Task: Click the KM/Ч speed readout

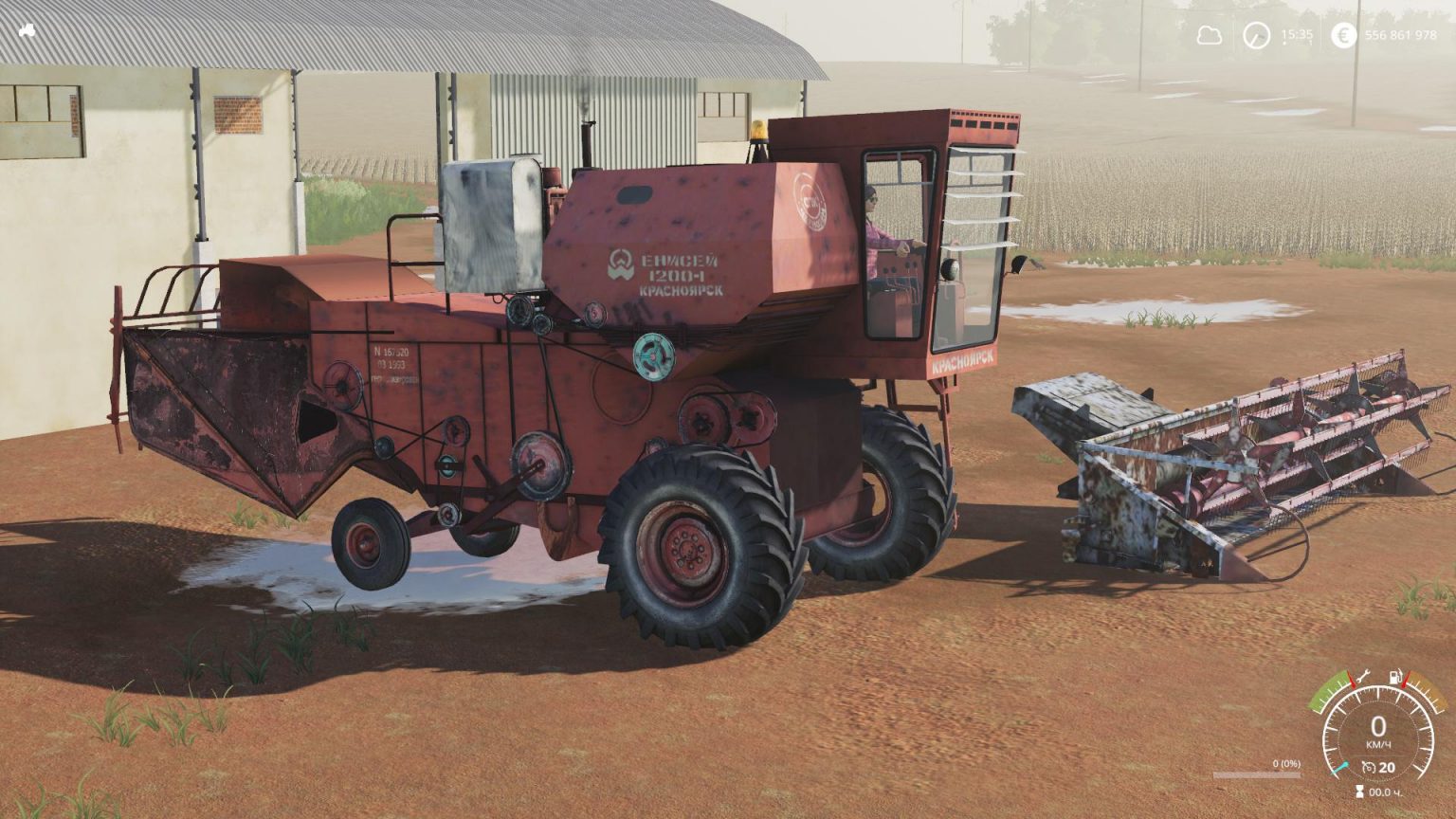Action: [1379, 742]
